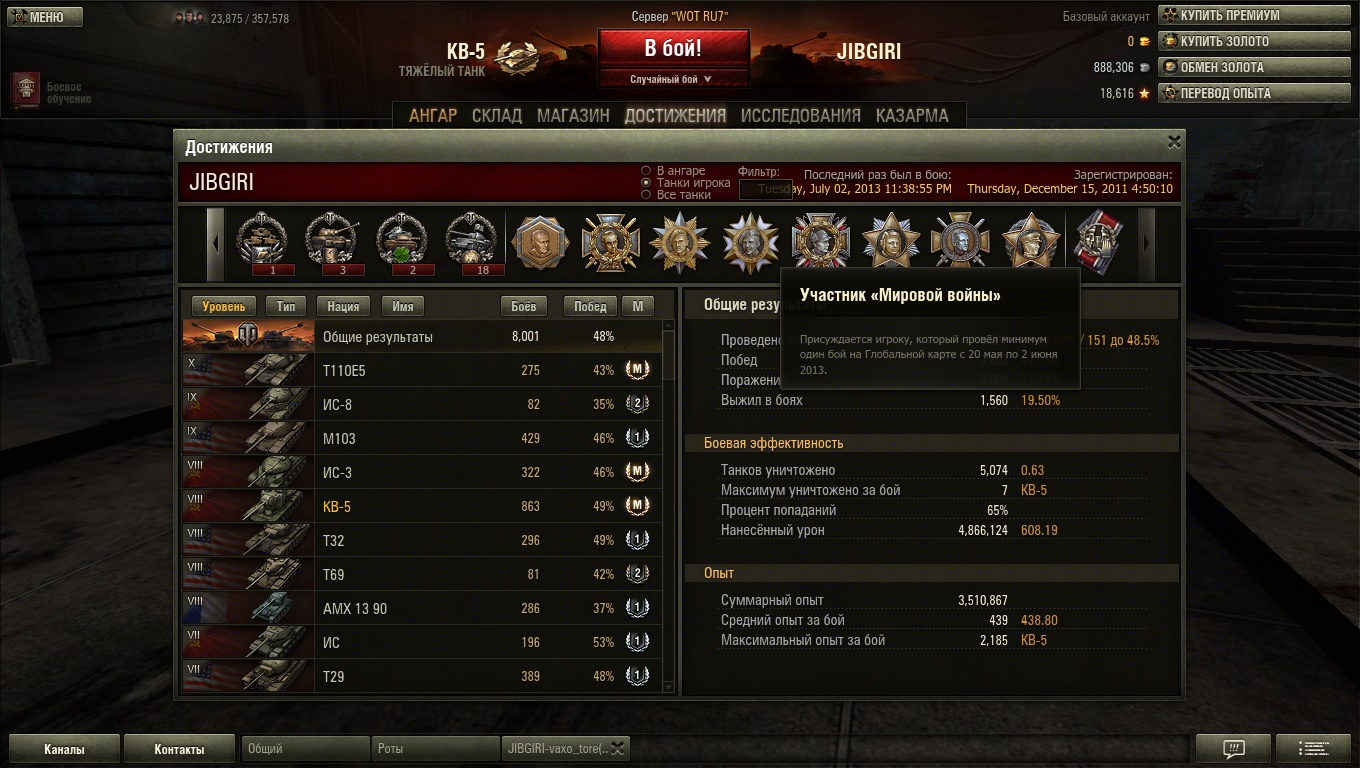Open the СКЛАД tab
Image resolution: width=1360 pixels, height=768 pixels.
point(497,115)
